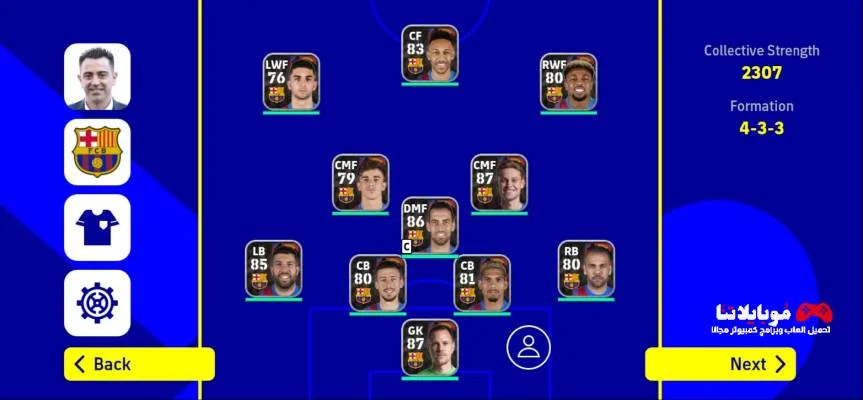Proceed using the Next button
Screen dimensions: 863x400
pos(720,364)
